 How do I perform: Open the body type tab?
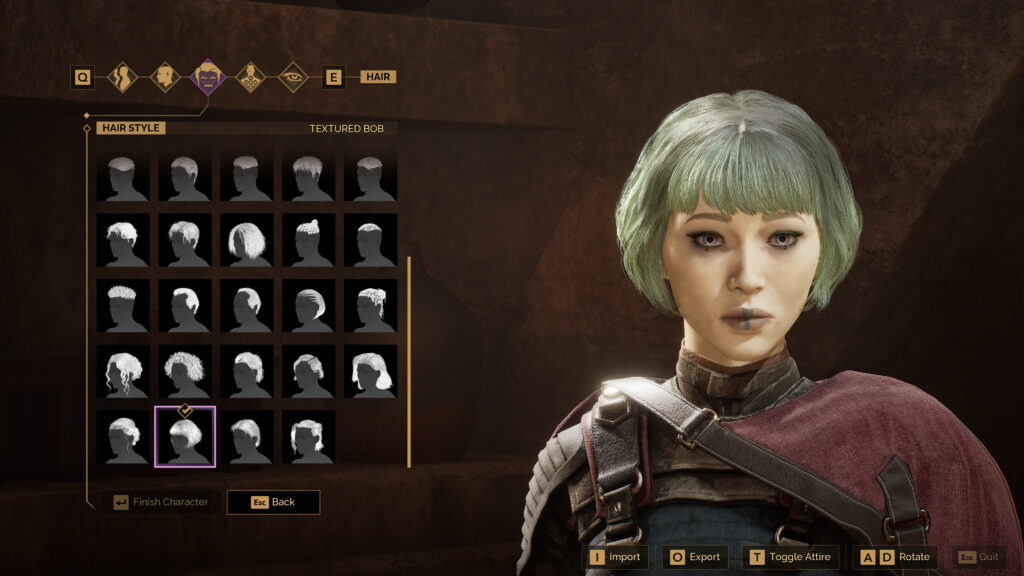(123, 77)
